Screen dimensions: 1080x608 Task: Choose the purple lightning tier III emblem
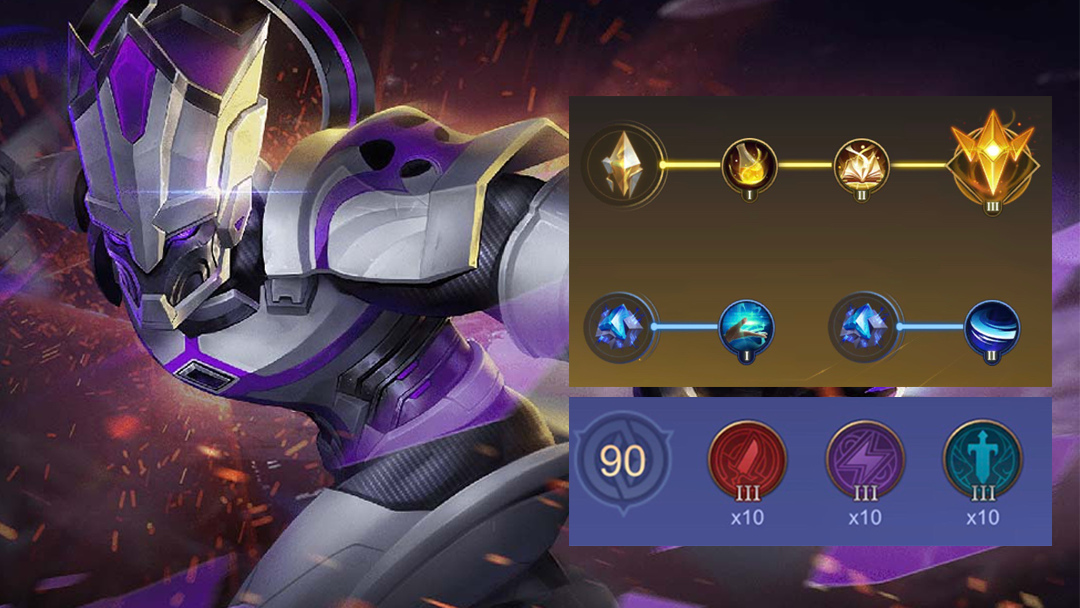tap(865, 459)
